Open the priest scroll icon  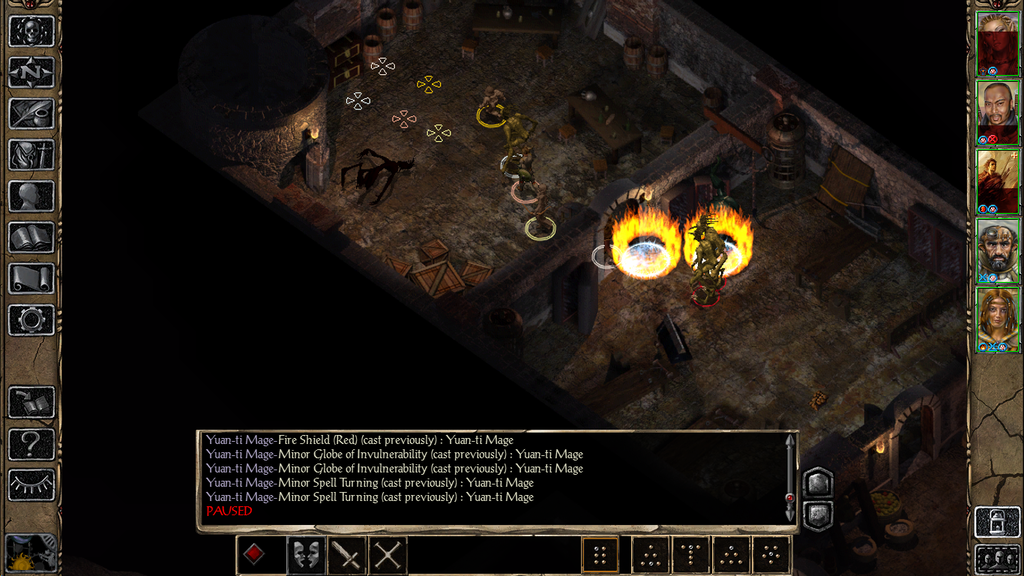coord(31,278)
